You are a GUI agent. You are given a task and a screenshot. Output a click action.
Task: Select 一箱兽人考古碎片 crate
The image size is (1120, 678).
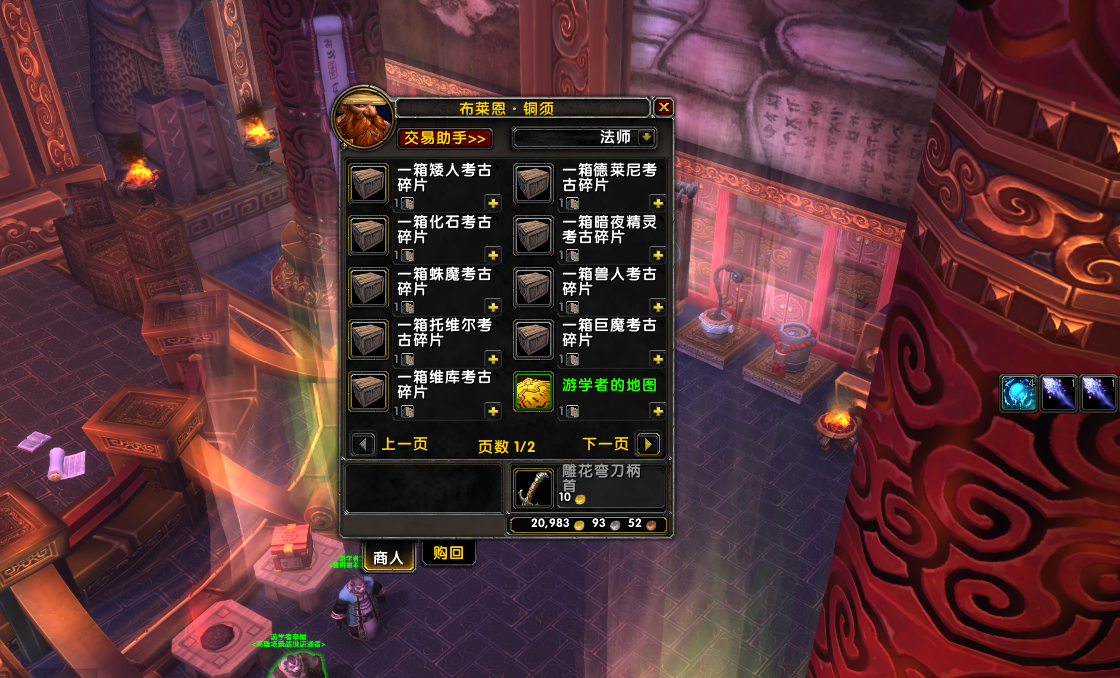tap(533, 287)
